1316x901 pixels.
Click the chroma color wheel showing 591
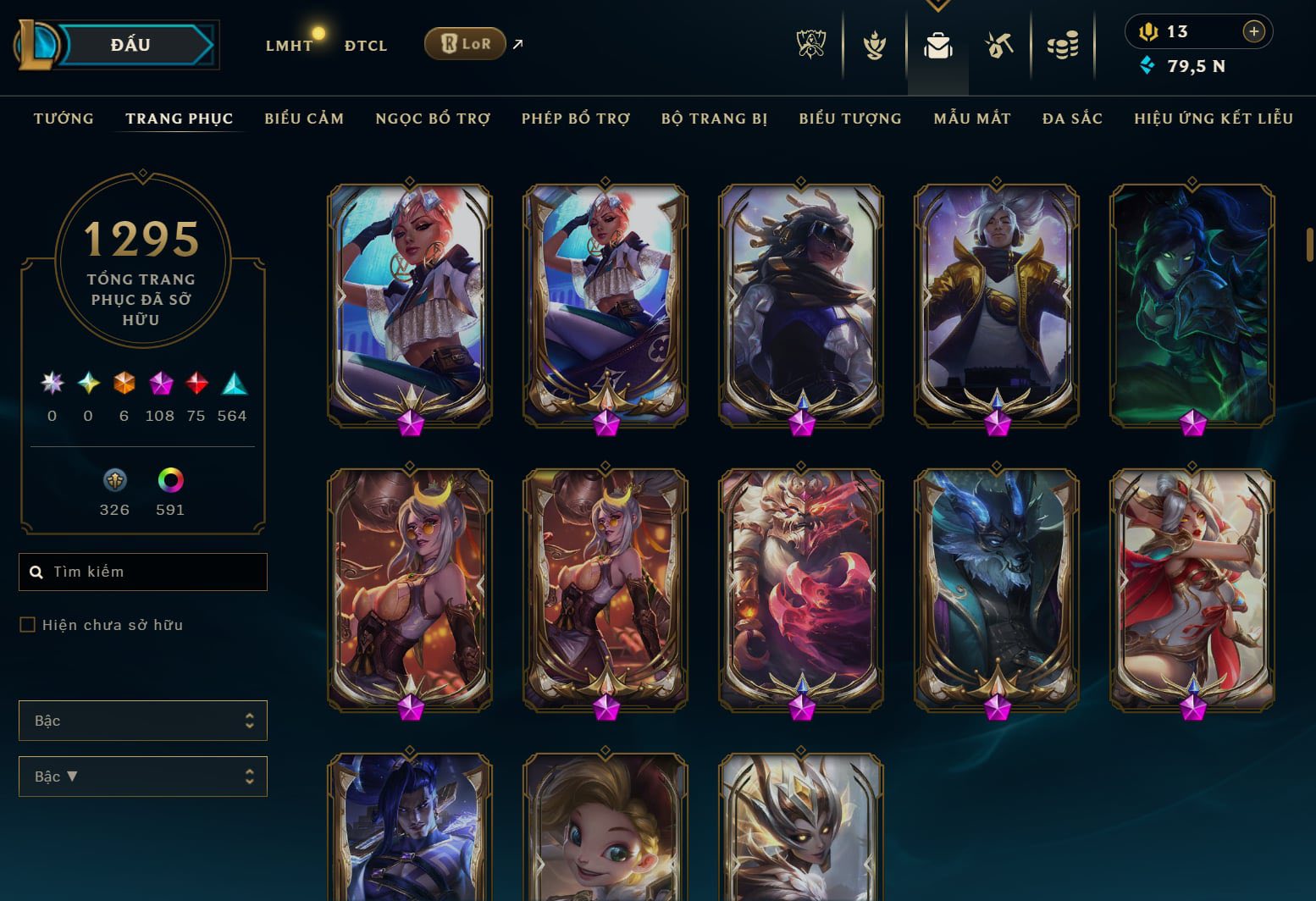[x=169, y=478]
